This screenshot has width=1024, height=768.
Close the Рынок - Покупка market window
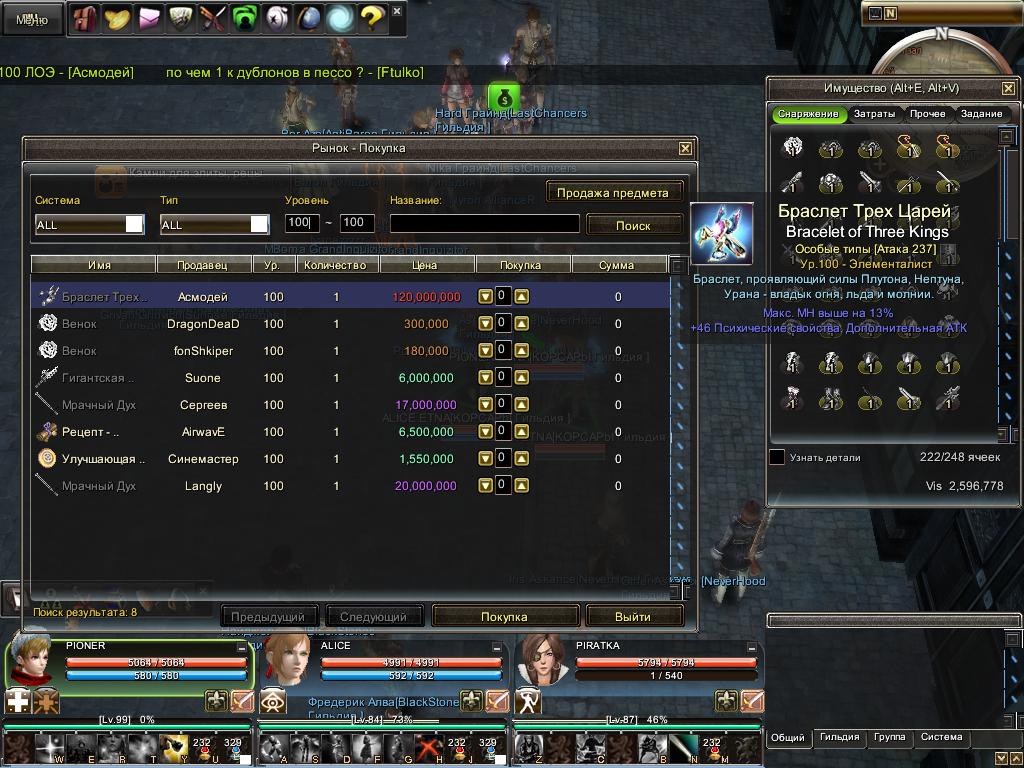pyautogui.click(x=685, y=148)
